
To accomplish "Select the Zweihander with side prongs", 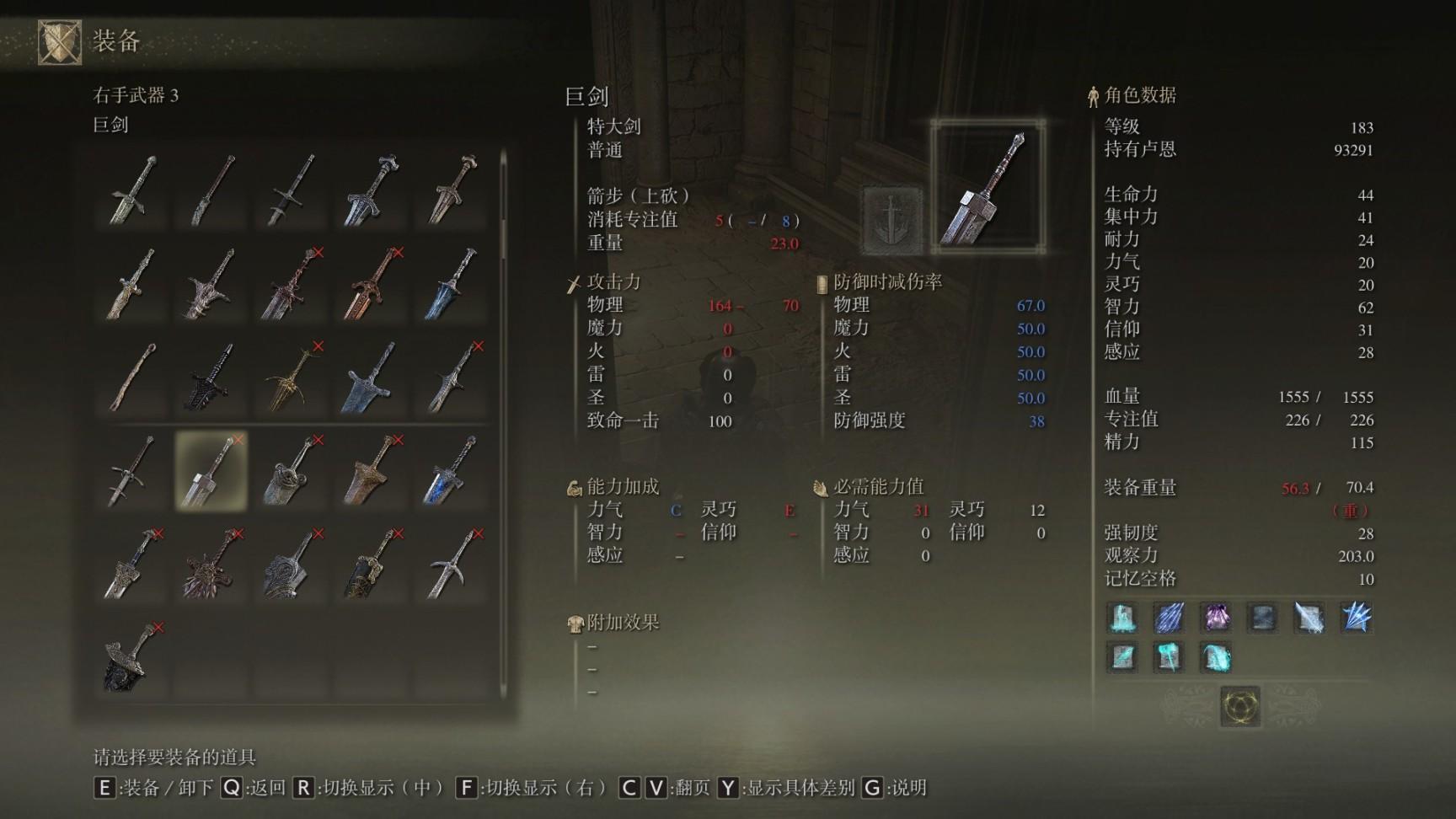I will coord(131,471).
